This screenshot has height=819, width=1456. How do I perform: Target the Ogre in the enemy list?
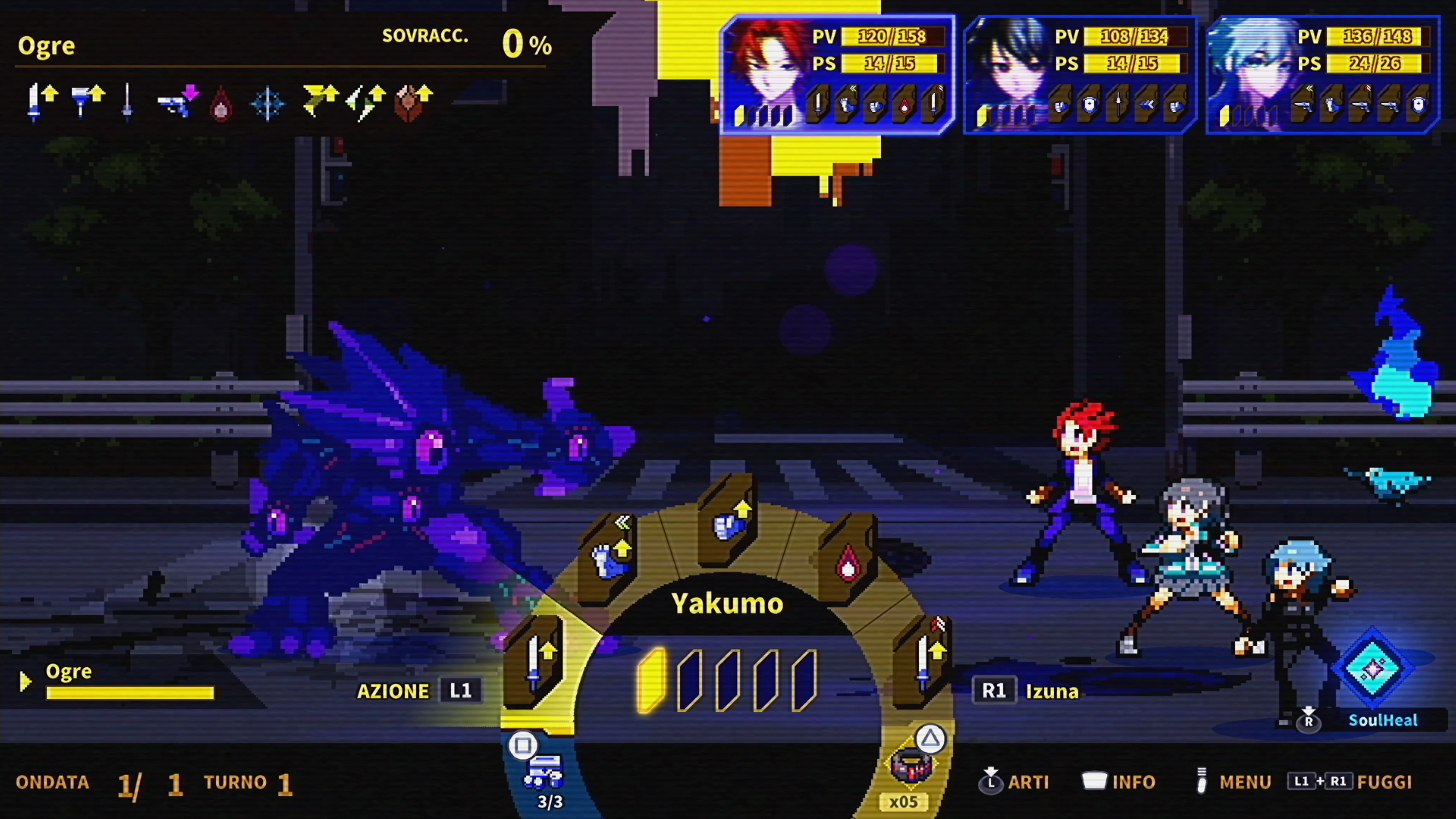pyautogui.click(x=69, y=672)
